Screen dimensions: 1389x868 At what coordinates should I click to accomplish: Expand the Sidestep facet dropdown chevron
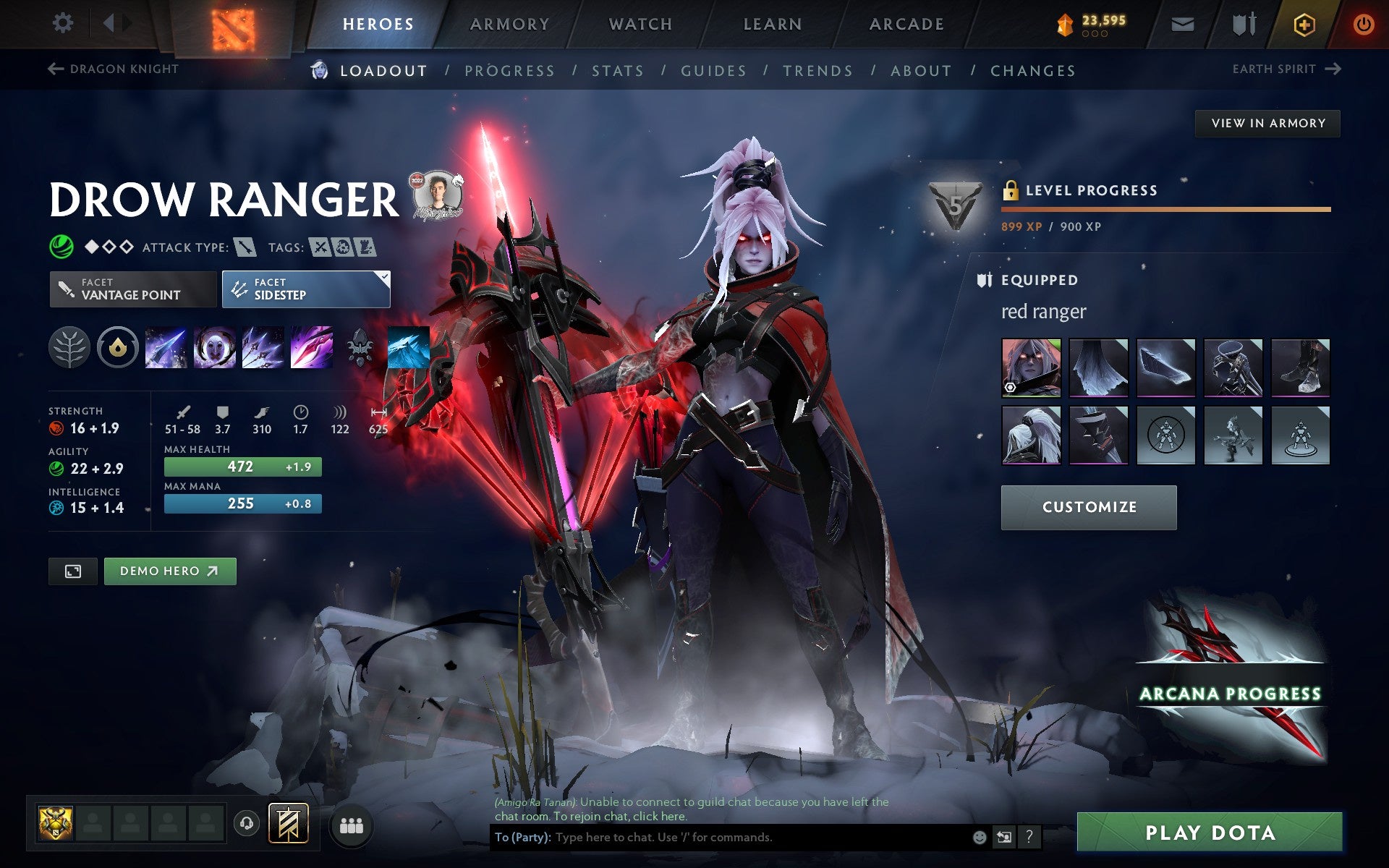(x=384, y=276)
